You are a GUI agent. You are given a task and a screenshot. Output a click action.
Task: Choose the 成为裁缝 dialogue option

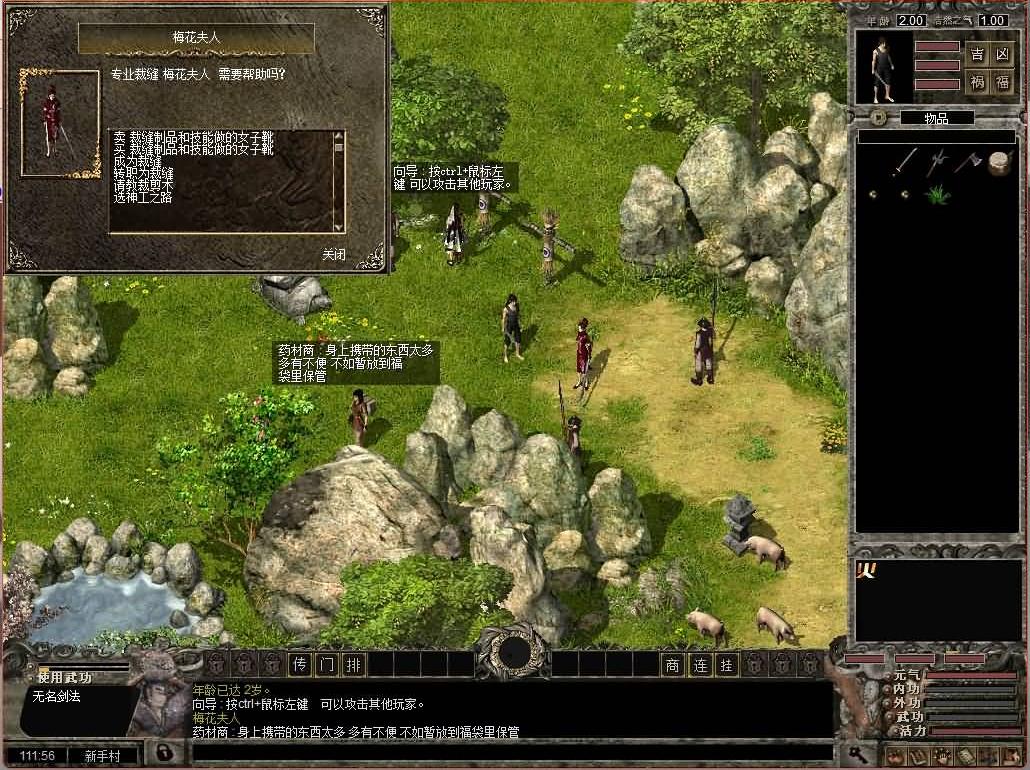click(x=137, y=161)
